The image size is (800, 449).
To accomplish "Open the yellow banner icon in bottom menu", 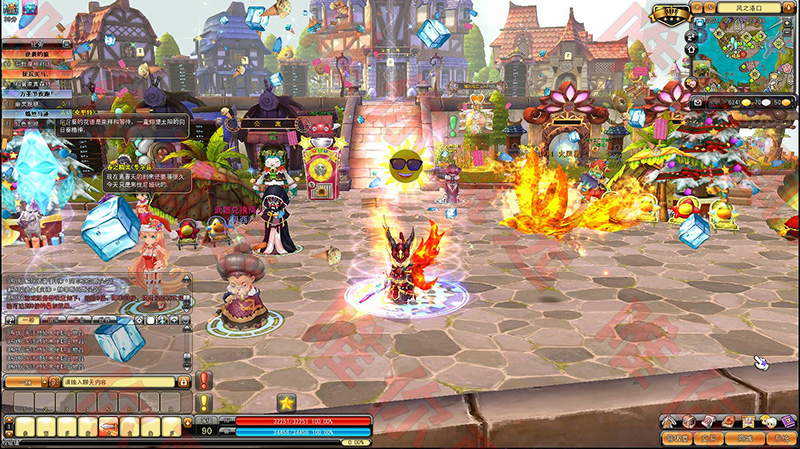I will (x=746, y=421).
